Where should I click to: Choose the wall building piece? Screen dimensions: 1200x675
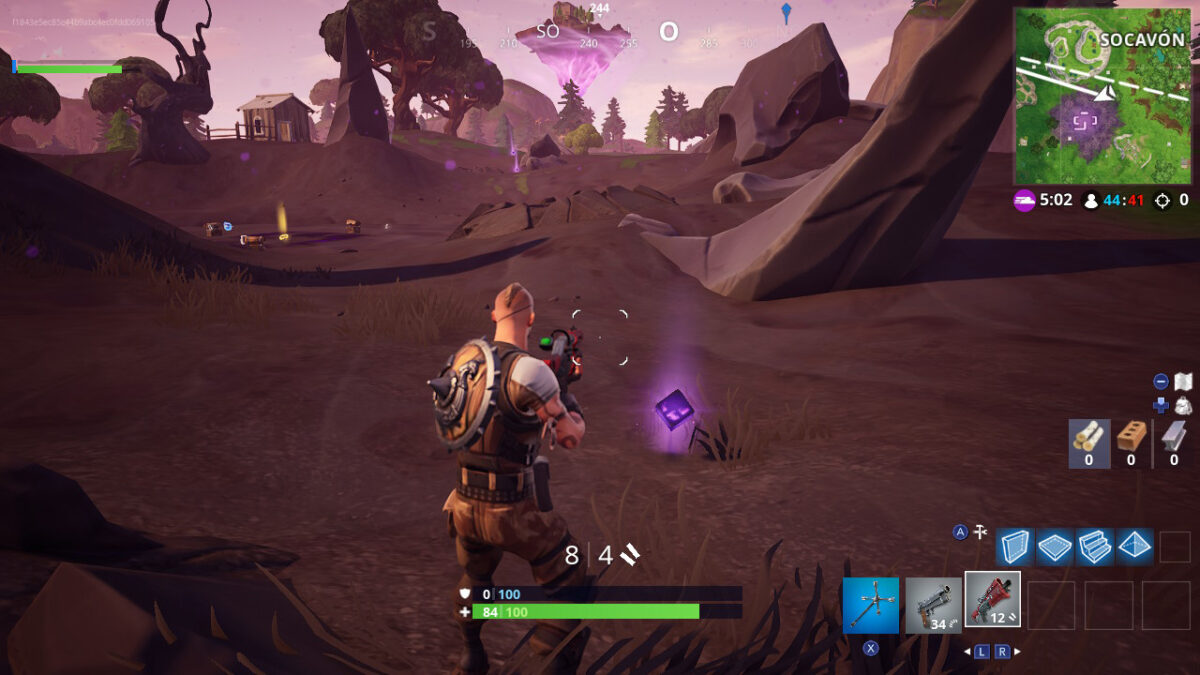click(1014, 547)
